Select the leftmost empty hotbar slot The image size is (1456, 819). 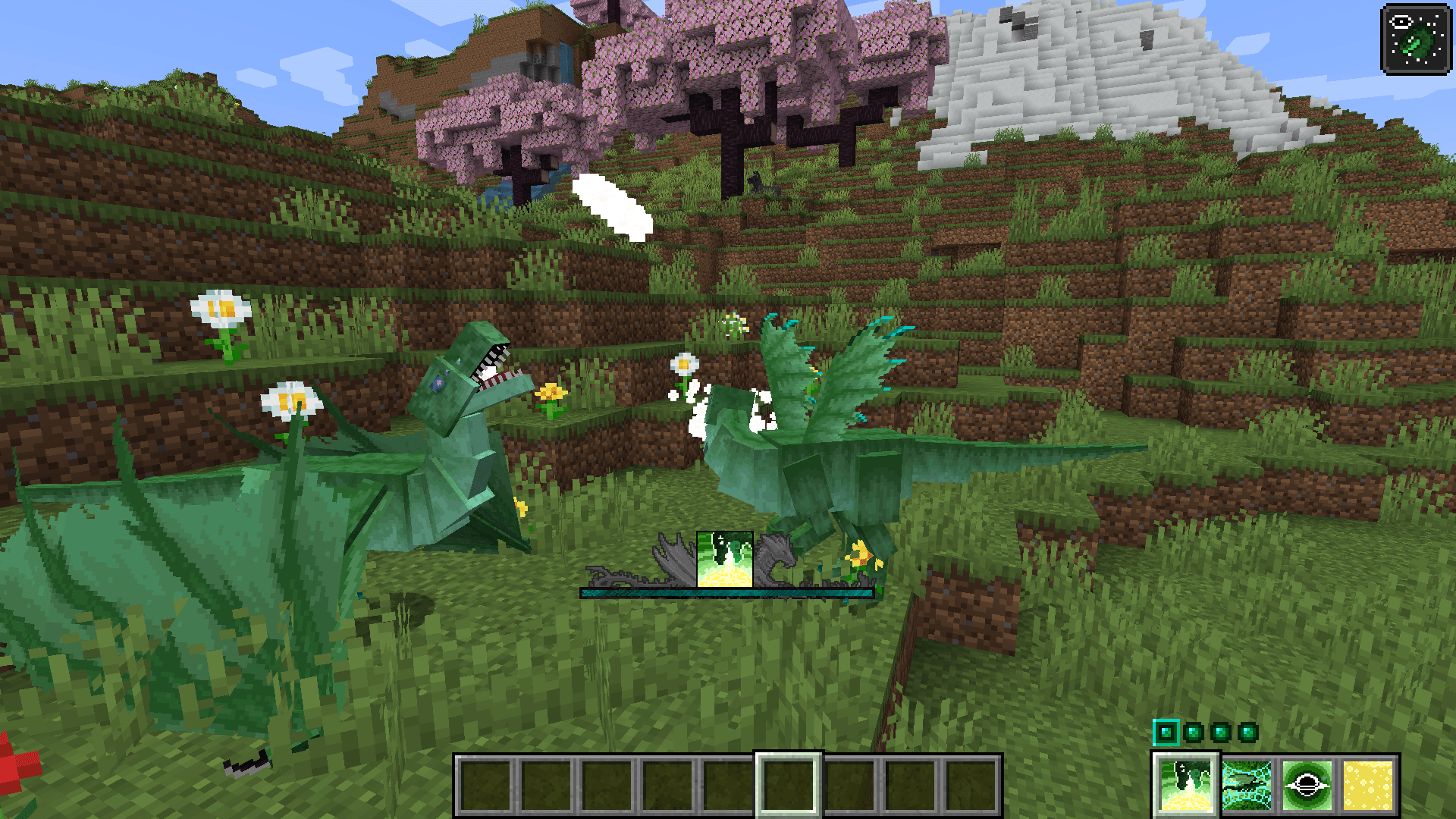tap(485, 785)
